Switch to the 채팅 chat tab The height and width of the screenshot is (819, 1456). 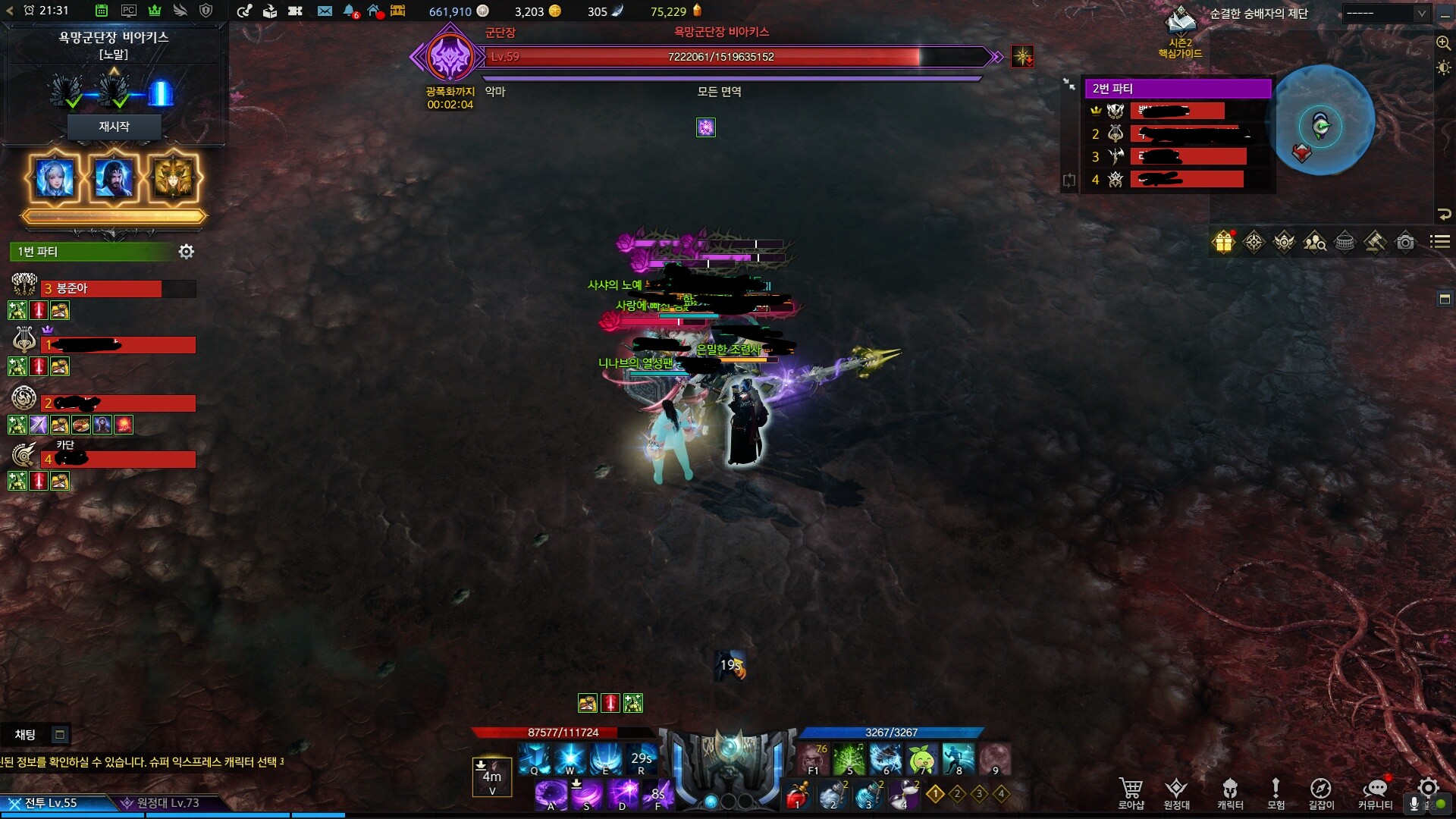pos(25,734)
